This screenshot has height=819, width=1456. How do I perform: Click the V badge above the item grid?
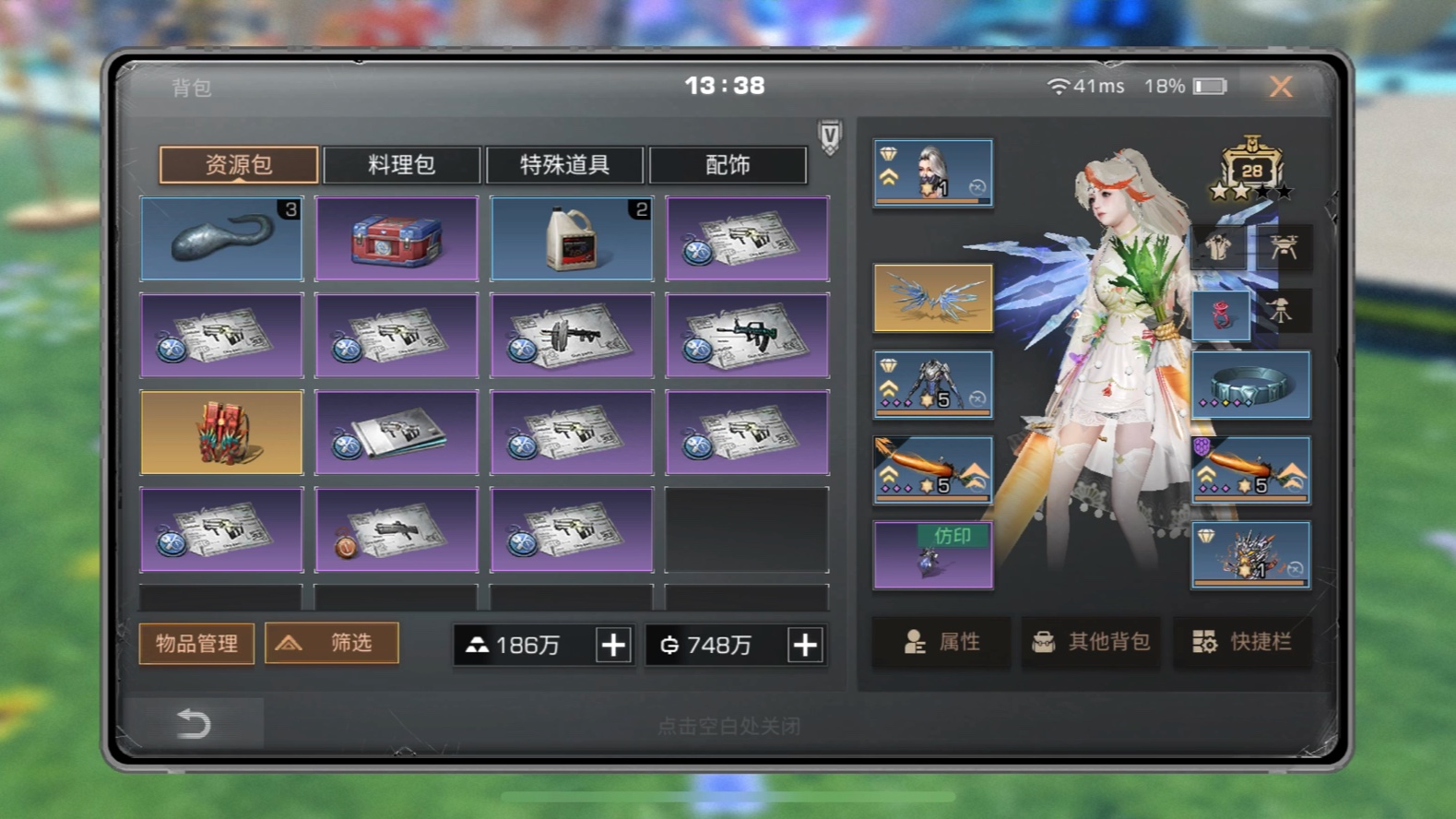coord(828,135)
